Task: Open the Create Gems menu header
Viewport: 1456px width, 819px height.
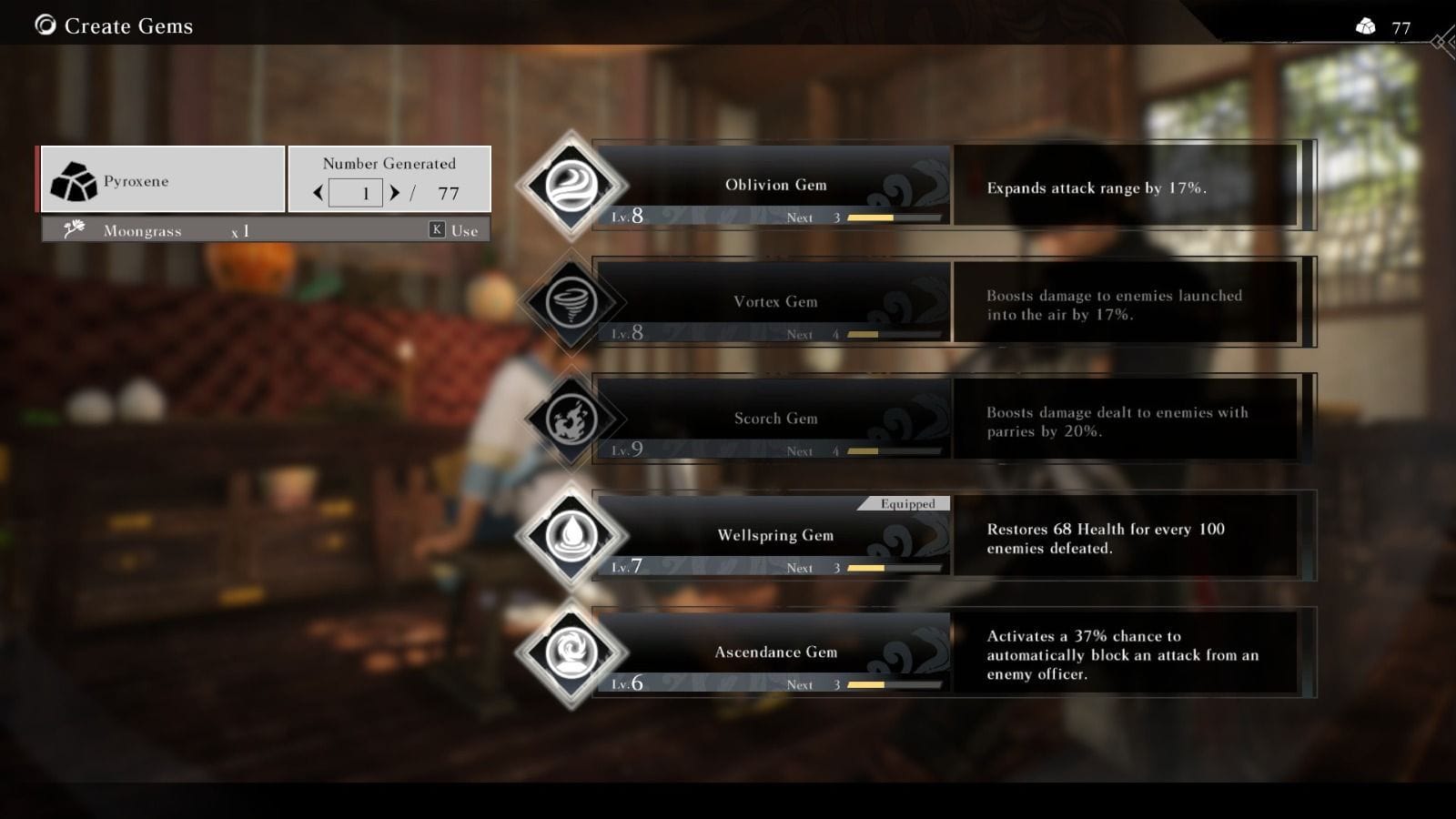Action: (127, 25)
